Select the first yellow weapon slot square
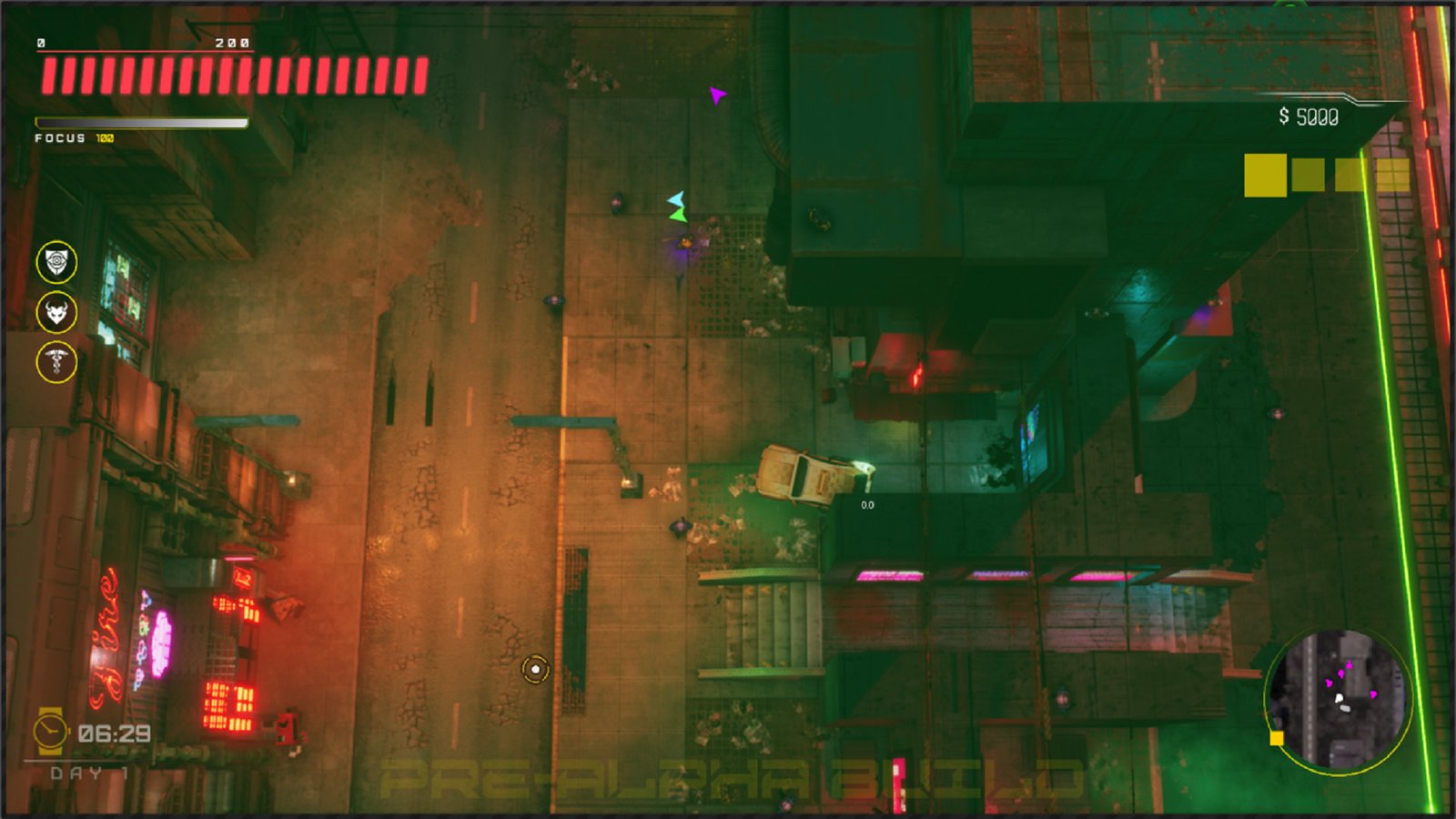1456x819 pixels. pos(1265,173)
